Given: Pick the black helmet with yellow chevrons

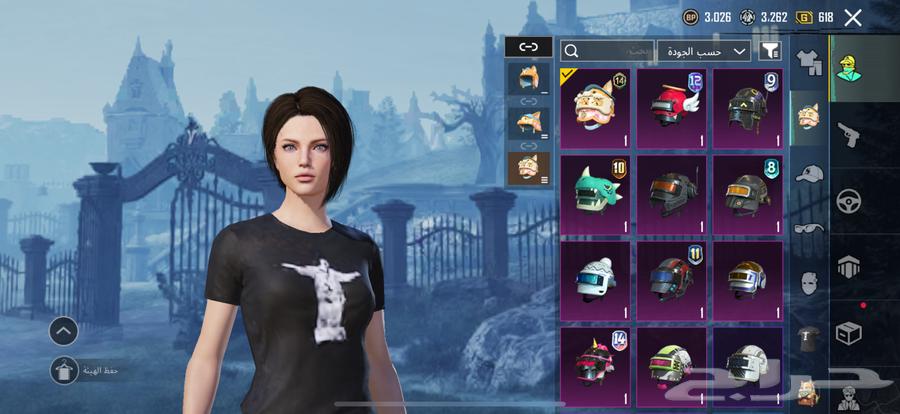Looking at the screenshot, I should [x=747, y=108].
